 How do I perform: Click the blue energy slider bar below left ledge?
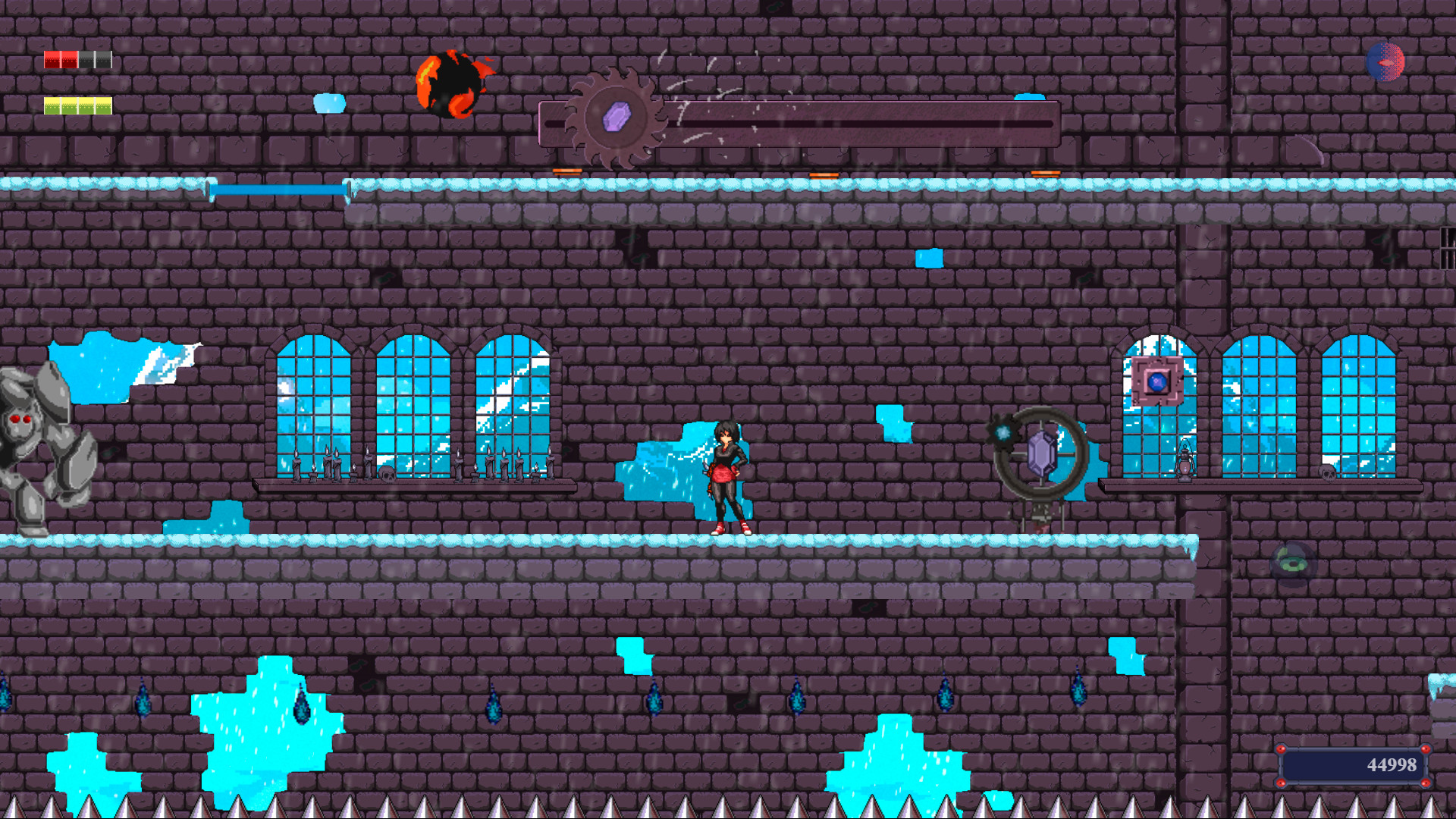[x=281, y=189]
